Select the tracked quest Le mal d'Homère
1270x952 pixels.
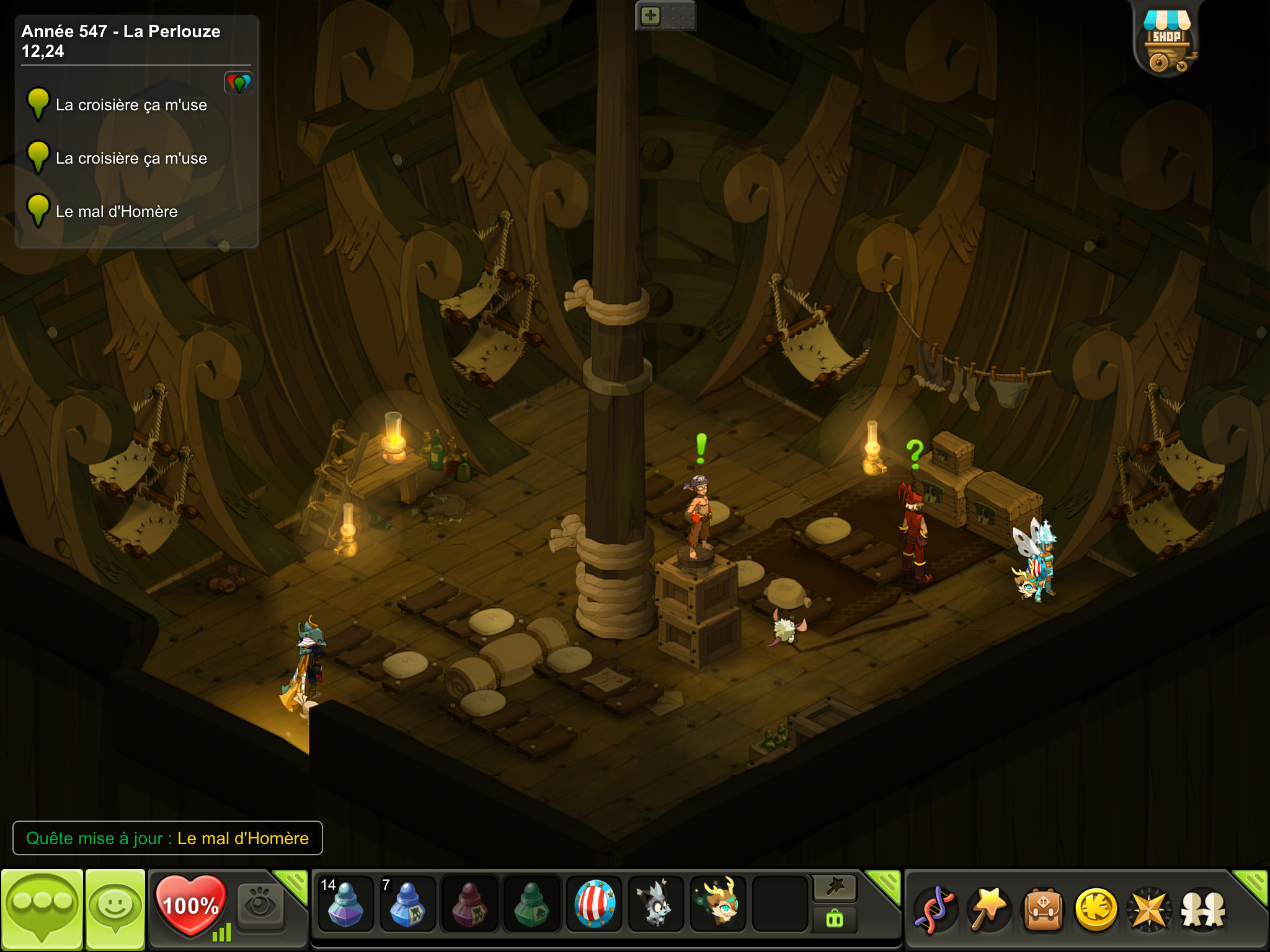click(117, 212)
